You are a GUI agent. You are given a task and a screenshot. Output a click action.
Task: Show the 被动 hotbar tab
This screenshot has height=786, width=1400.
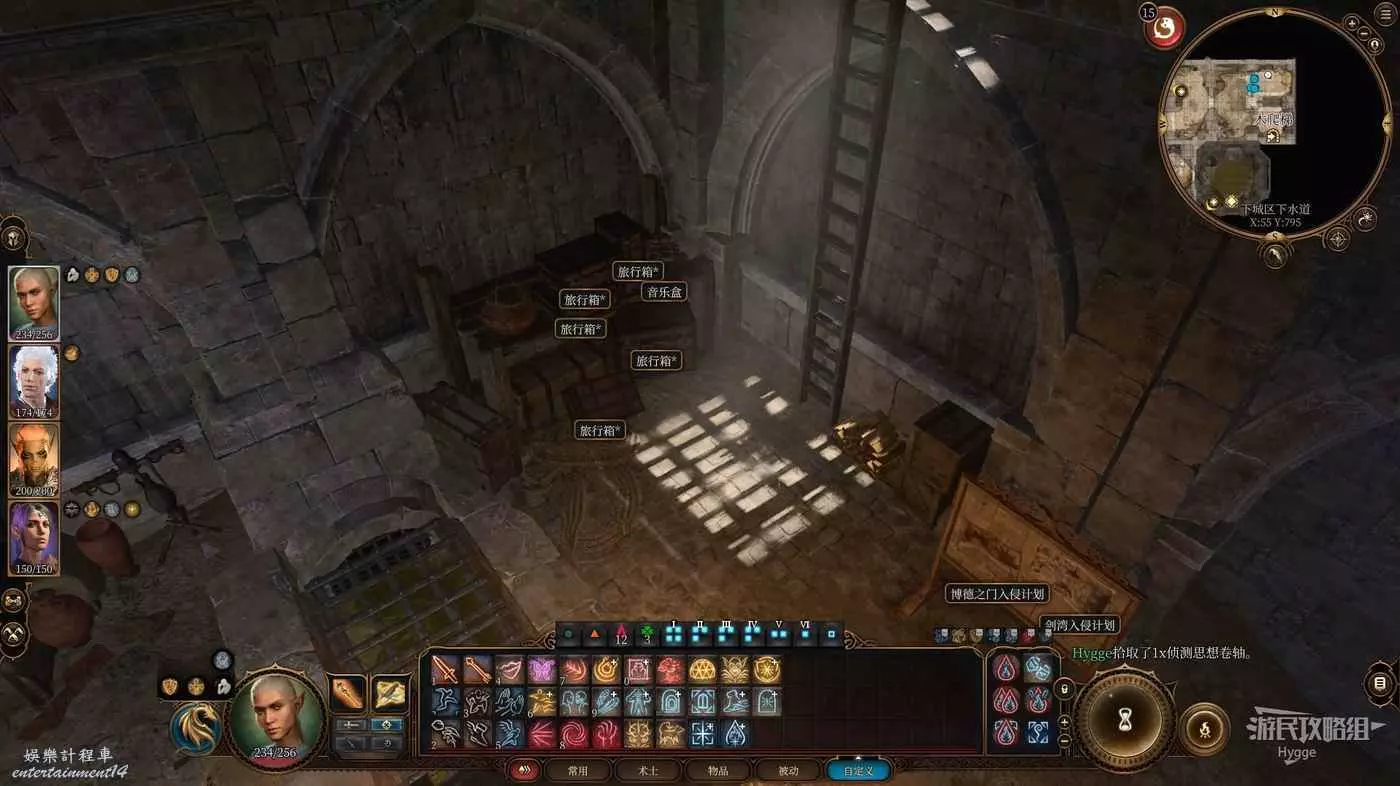788,771
